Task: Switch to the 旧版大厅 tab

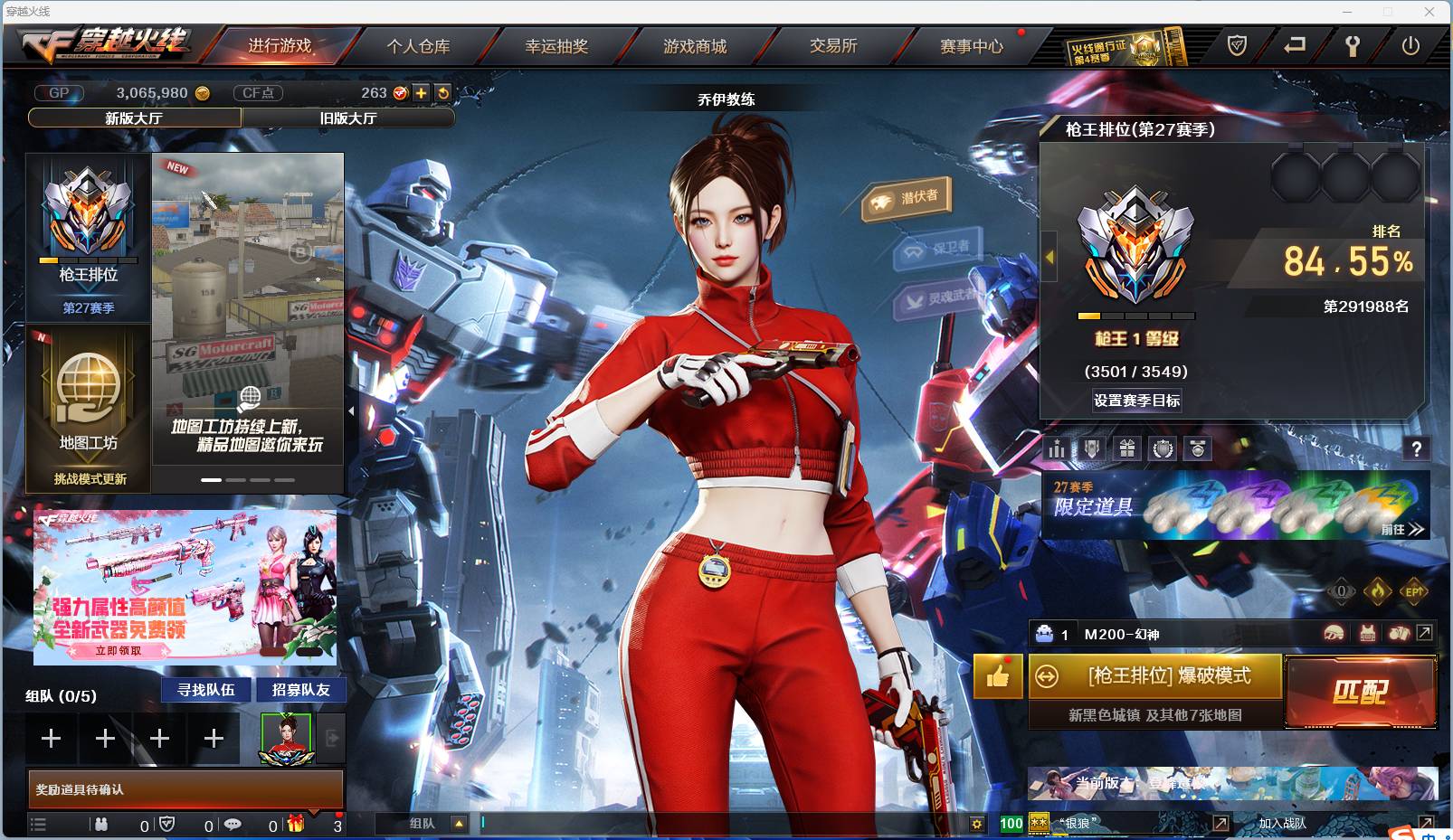Action: click(x=348, y=118)
